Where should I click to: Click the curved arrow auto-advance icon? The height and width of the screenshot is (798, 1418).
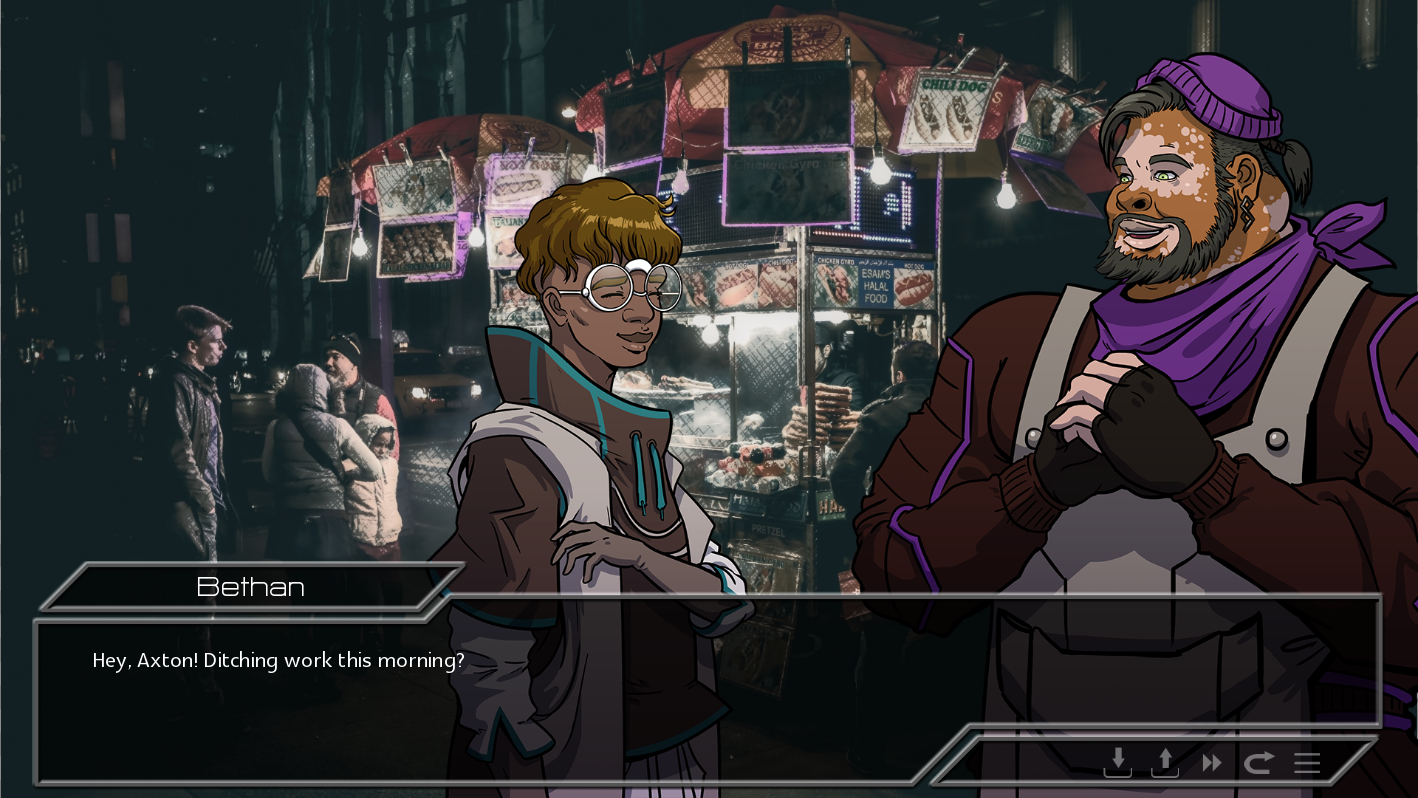pos(1258,764)
